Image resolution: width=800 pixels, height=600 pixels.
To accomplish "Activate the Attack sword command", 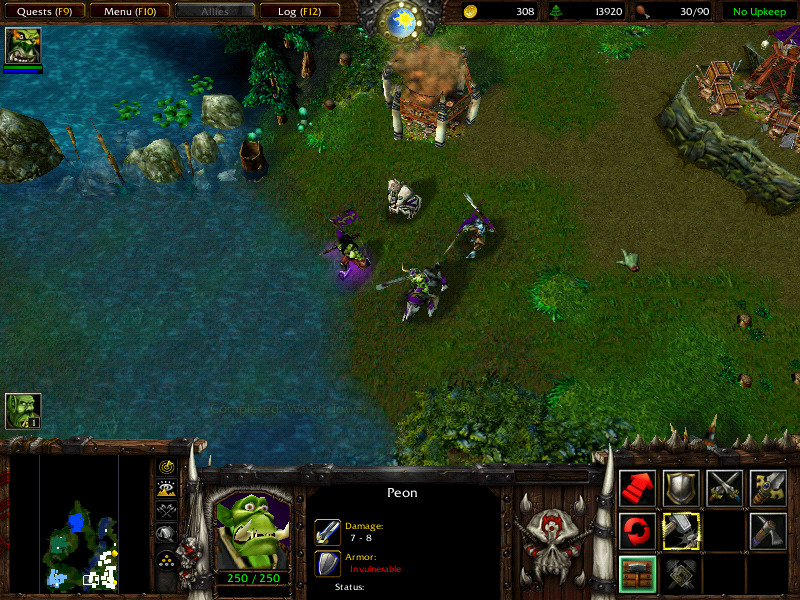I will [768, 488].
